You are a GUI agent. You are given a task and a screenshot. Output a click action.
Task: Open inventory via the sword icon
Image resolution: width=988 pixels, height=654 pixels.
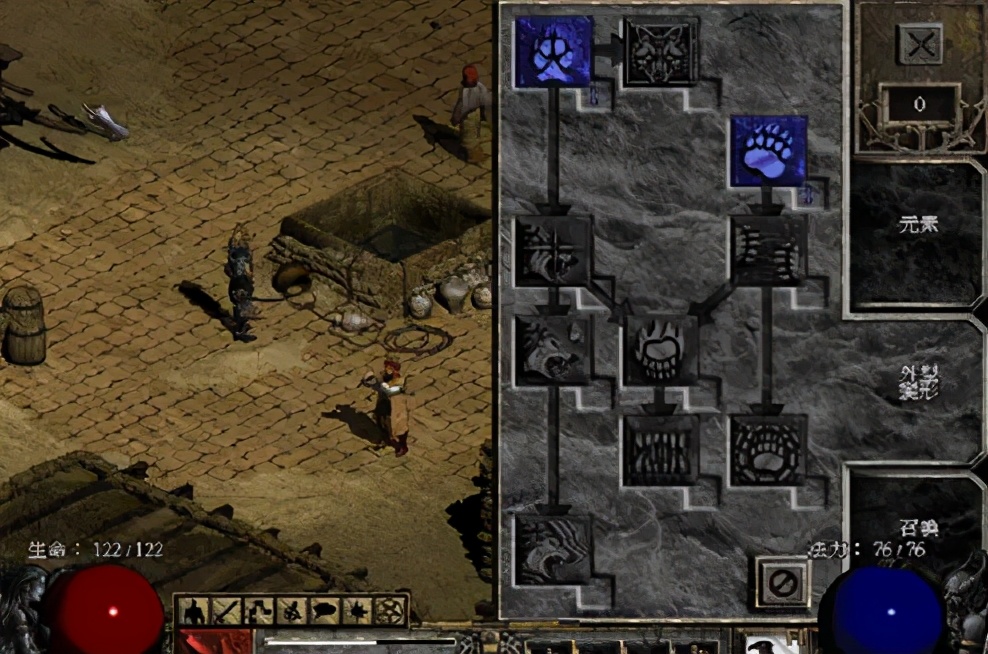click(x=227, y=610)
